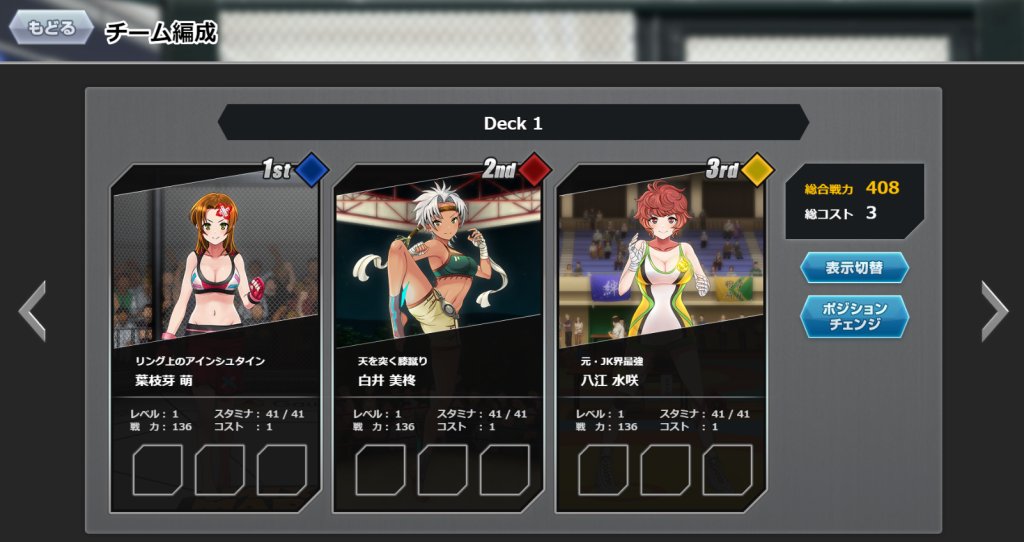Pick the 八江 水咲 fighter card
Screen dimensions: 1024x542
(661, 300)
